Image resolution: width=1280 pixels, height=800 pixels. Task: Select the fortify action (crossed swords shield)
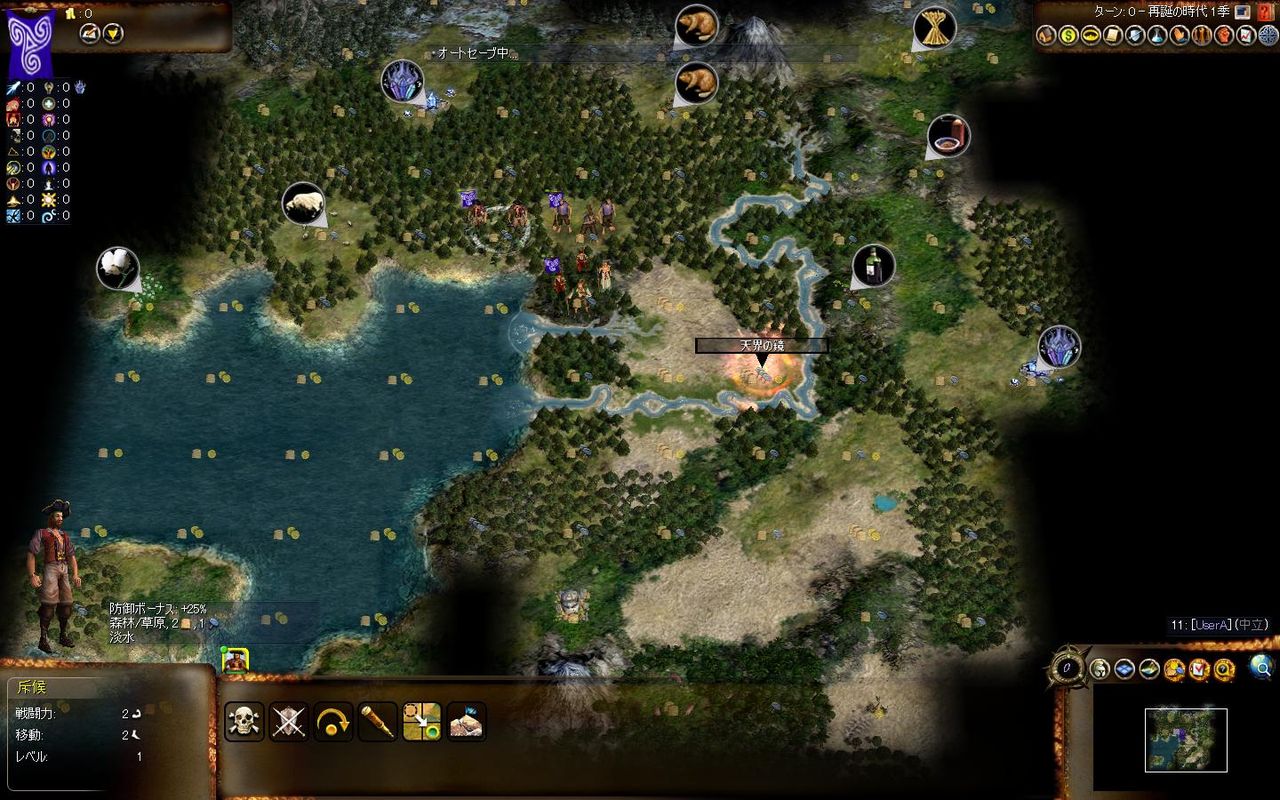click(x=287, y=722)
